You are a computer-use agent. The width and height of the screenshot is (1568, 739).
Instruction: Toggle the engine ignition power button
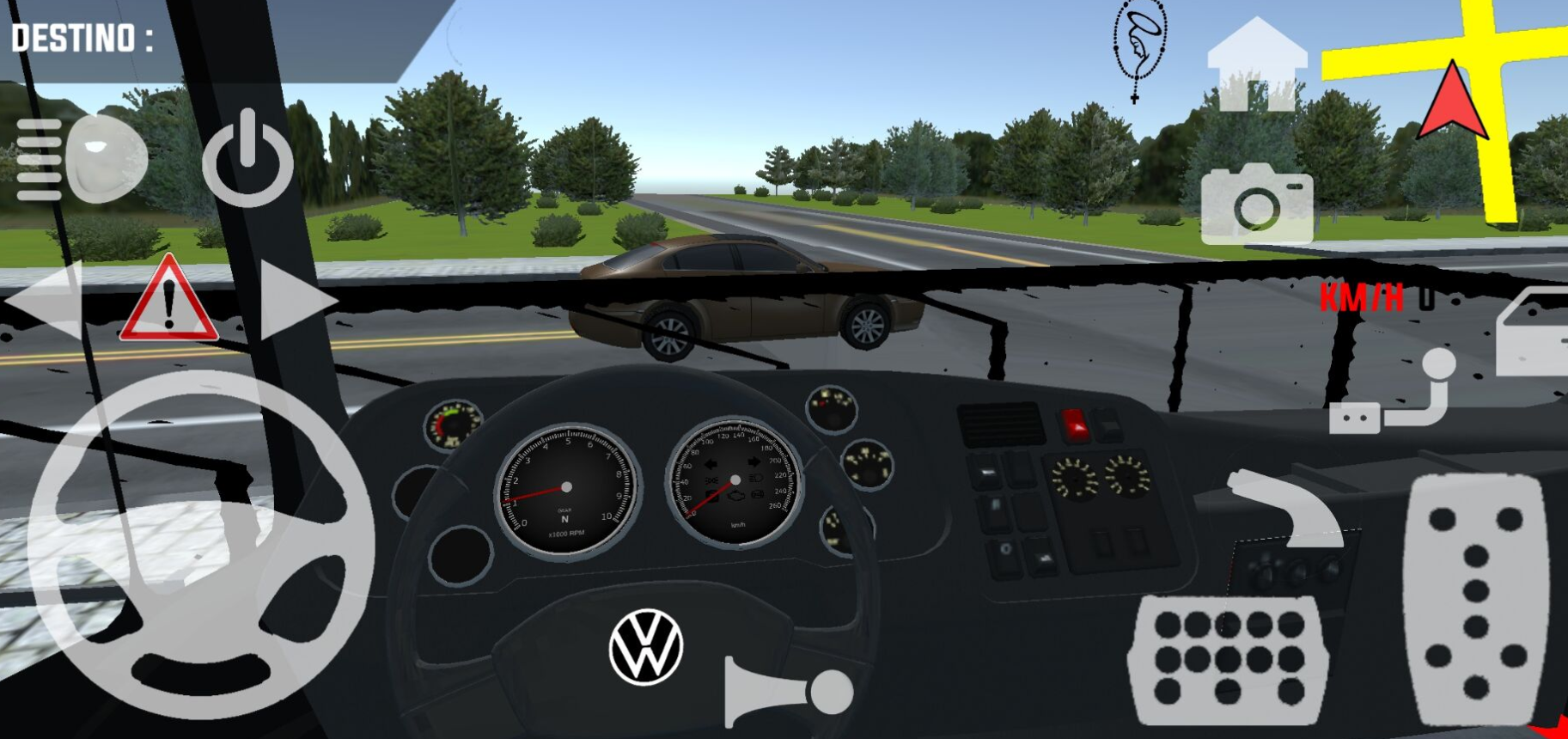tap(247, 159)
